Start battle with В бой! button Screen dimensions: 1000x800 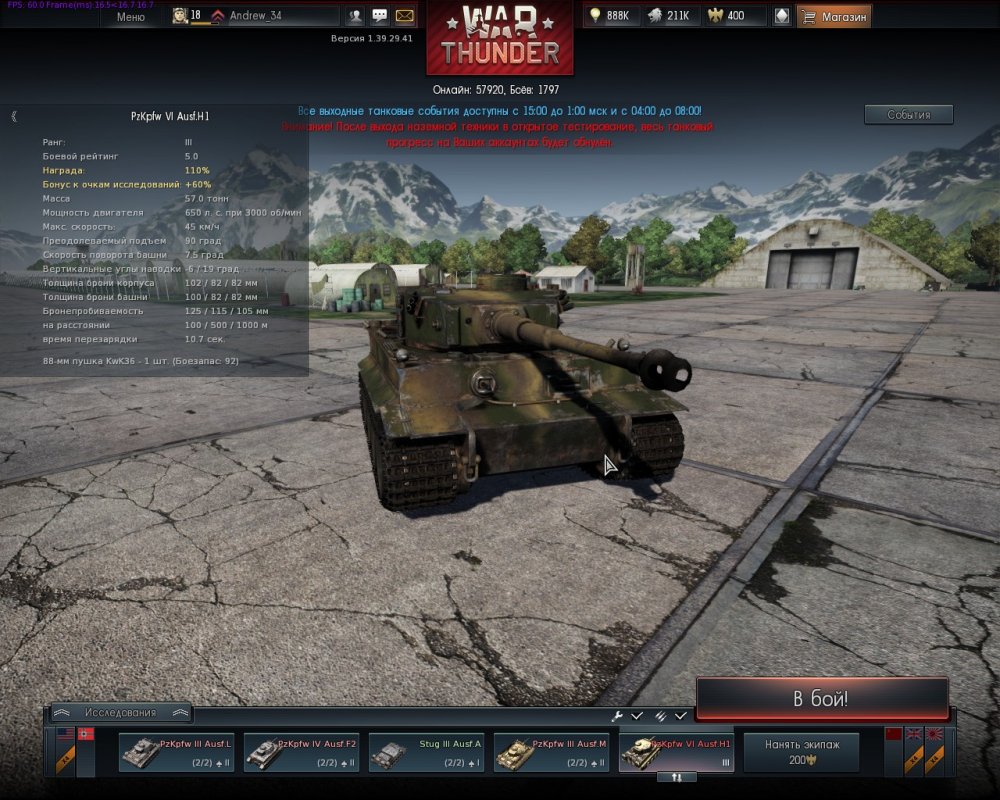pos(821,698)
